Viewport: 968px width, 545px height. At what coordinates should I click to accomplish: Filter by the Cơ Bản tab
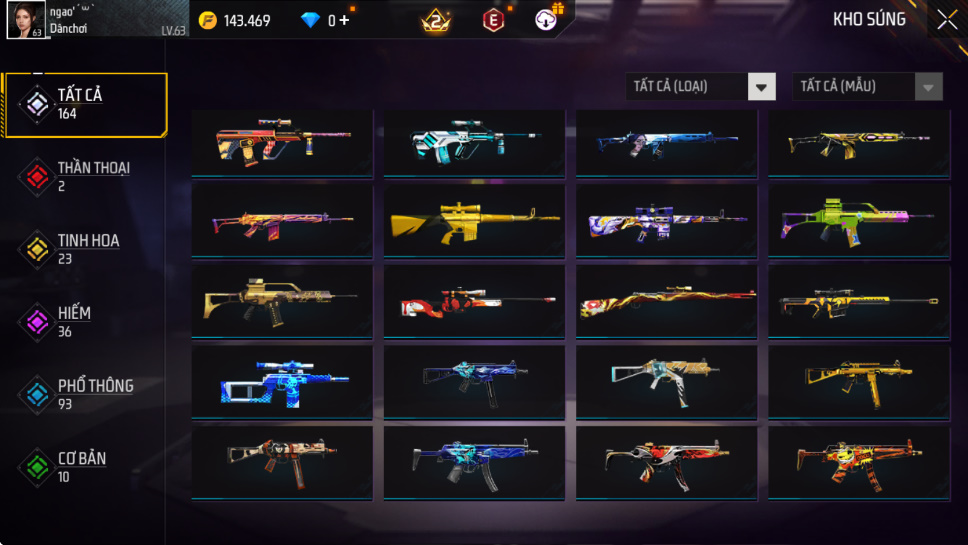pos(82,466)
